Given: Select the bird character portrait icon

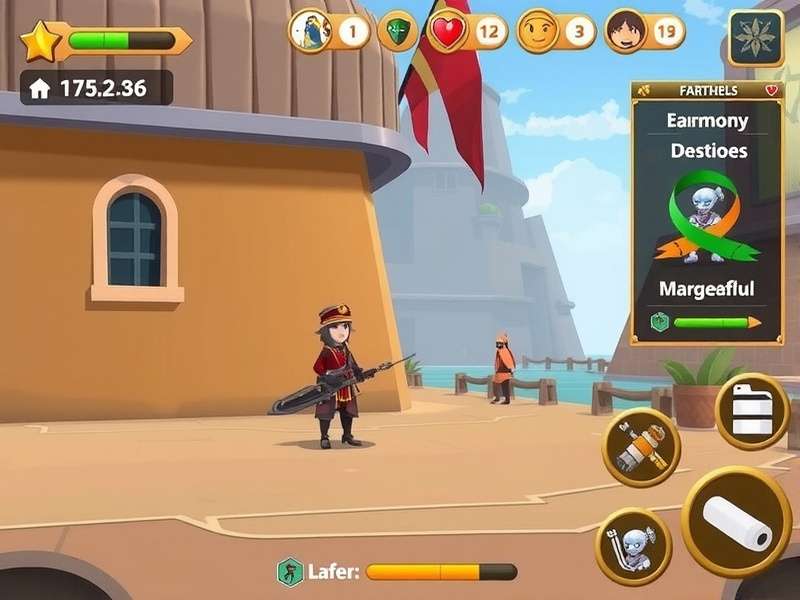Looking at the screenshot, I should point(310,32).
